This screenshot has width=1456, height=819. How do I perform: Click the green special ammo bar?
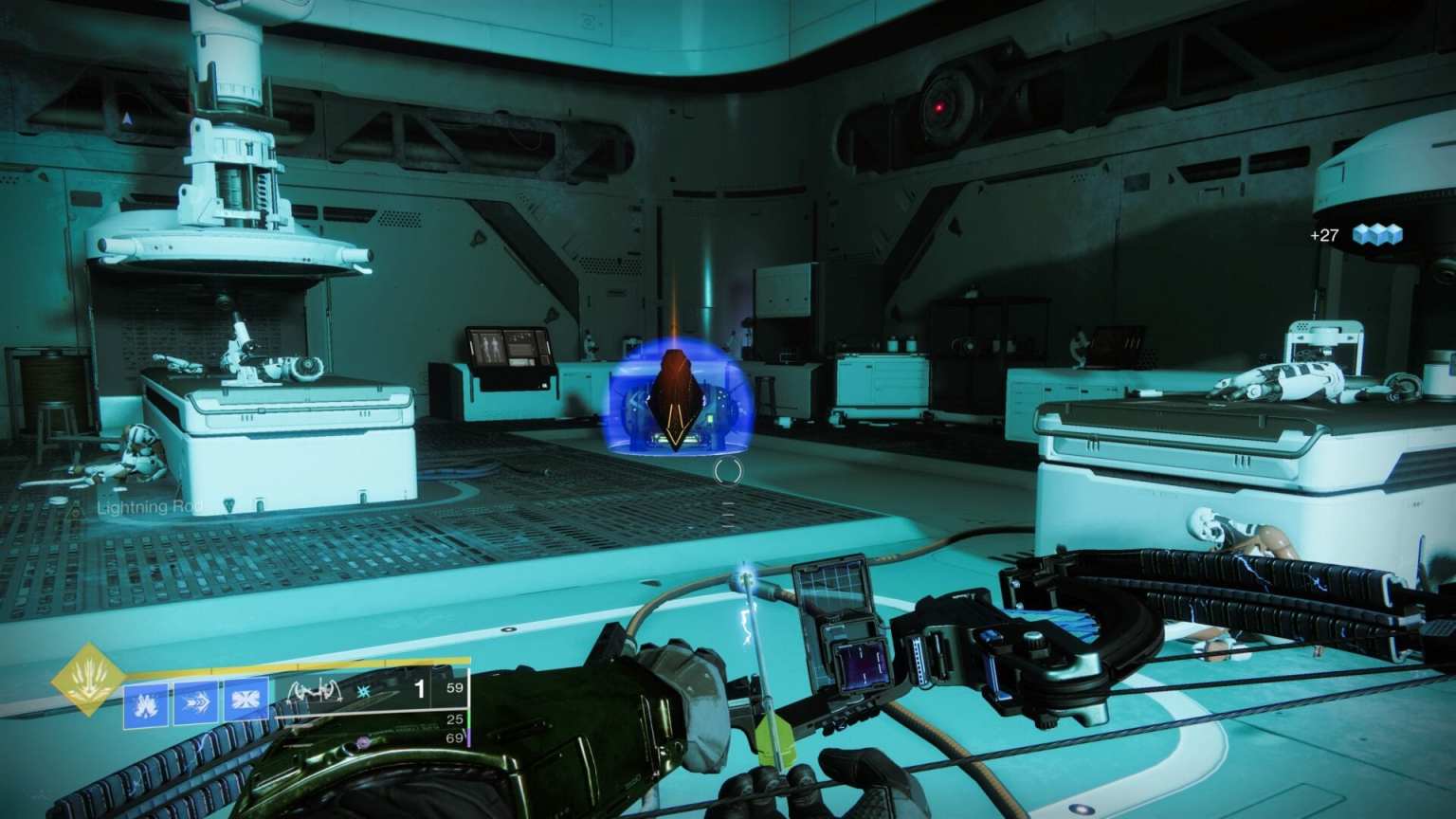tap(467, 719)
